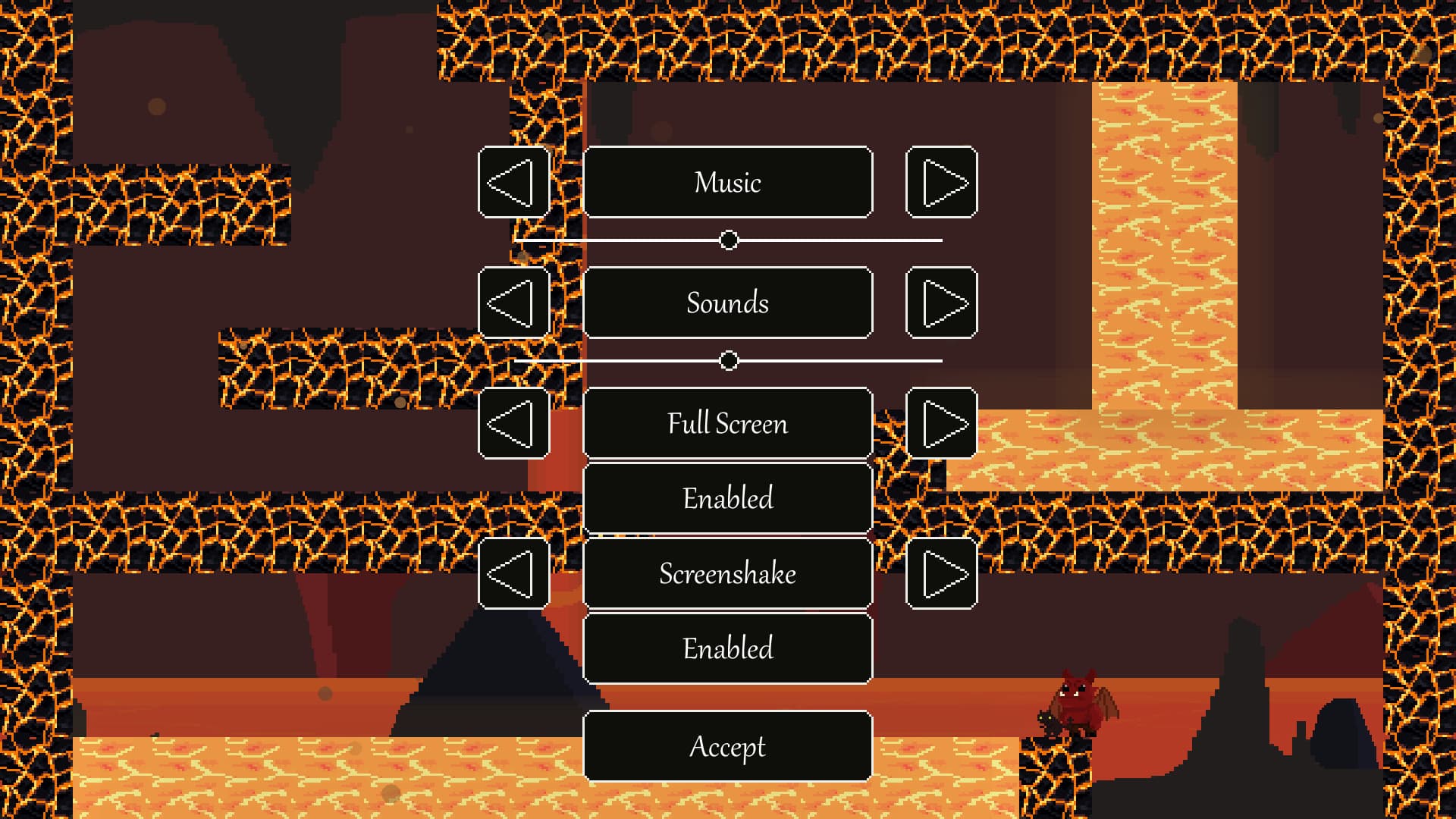Disable Full Screen using its stepper arrow
Image resolution: width=1456 pixels, height=819 pixels.
[x=513, y=423]
